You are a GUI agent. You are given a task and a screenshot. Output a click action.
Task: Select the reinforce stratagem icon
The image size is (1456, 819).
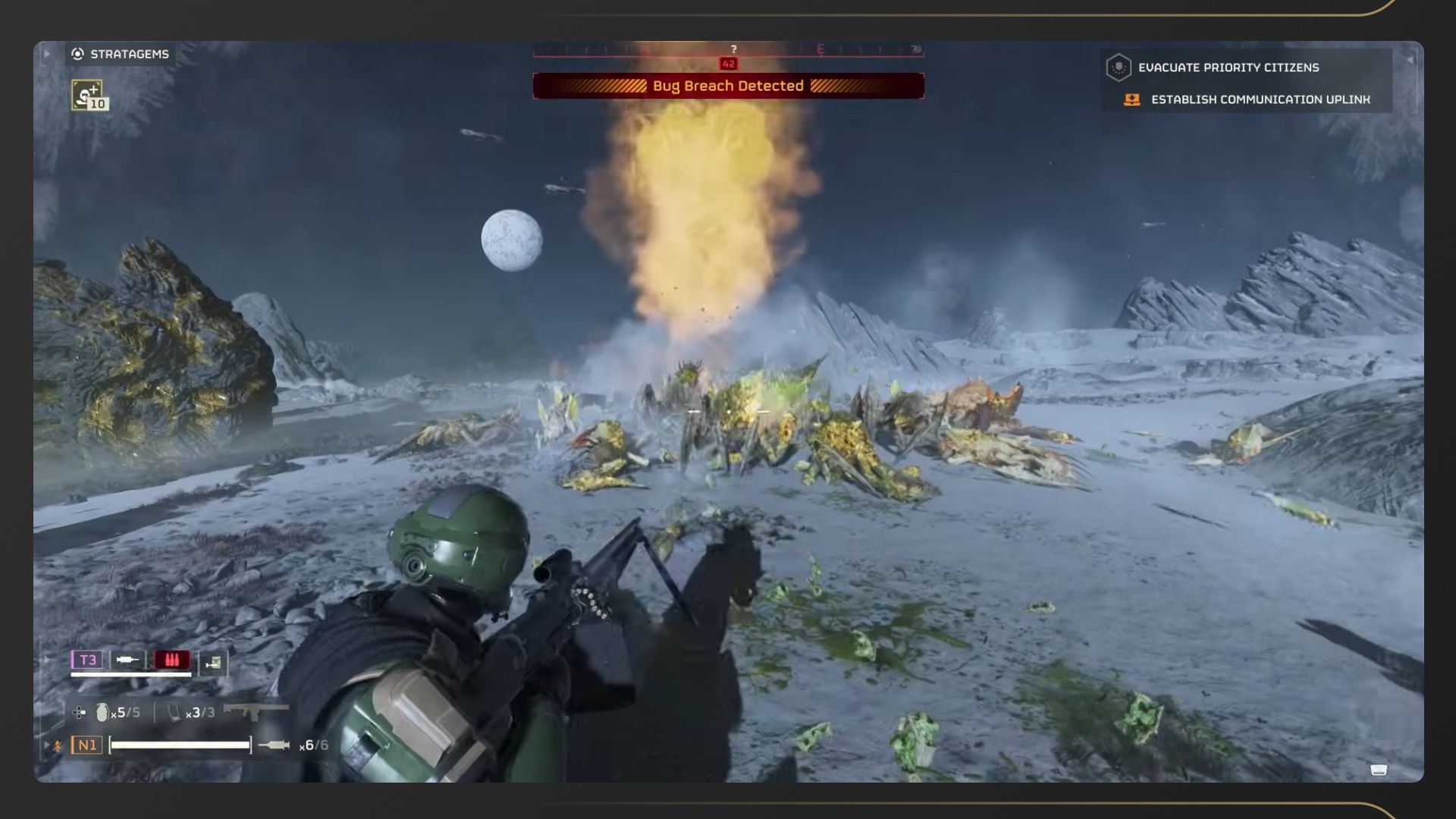tap(89, 96)
